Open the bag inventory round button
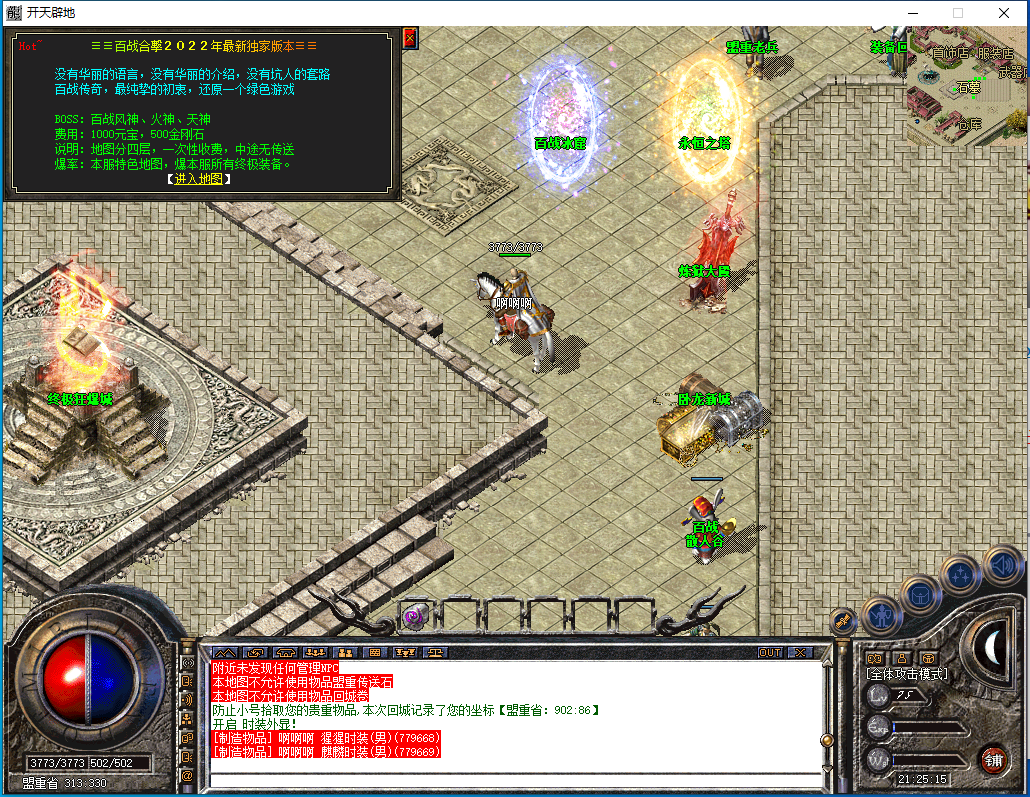 [x=919, y=595]
